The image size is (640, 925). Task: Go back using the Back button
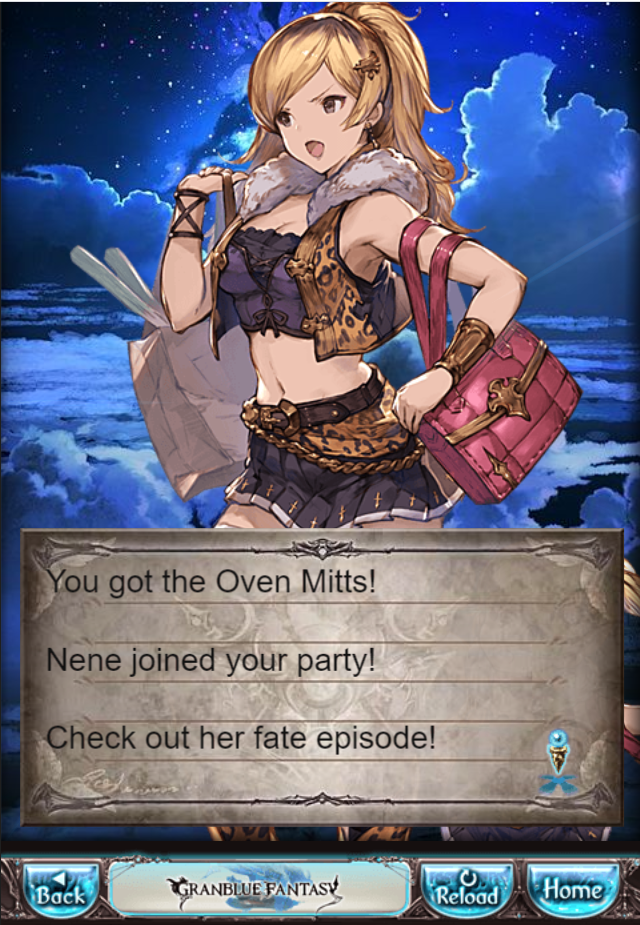coord(60,889)
